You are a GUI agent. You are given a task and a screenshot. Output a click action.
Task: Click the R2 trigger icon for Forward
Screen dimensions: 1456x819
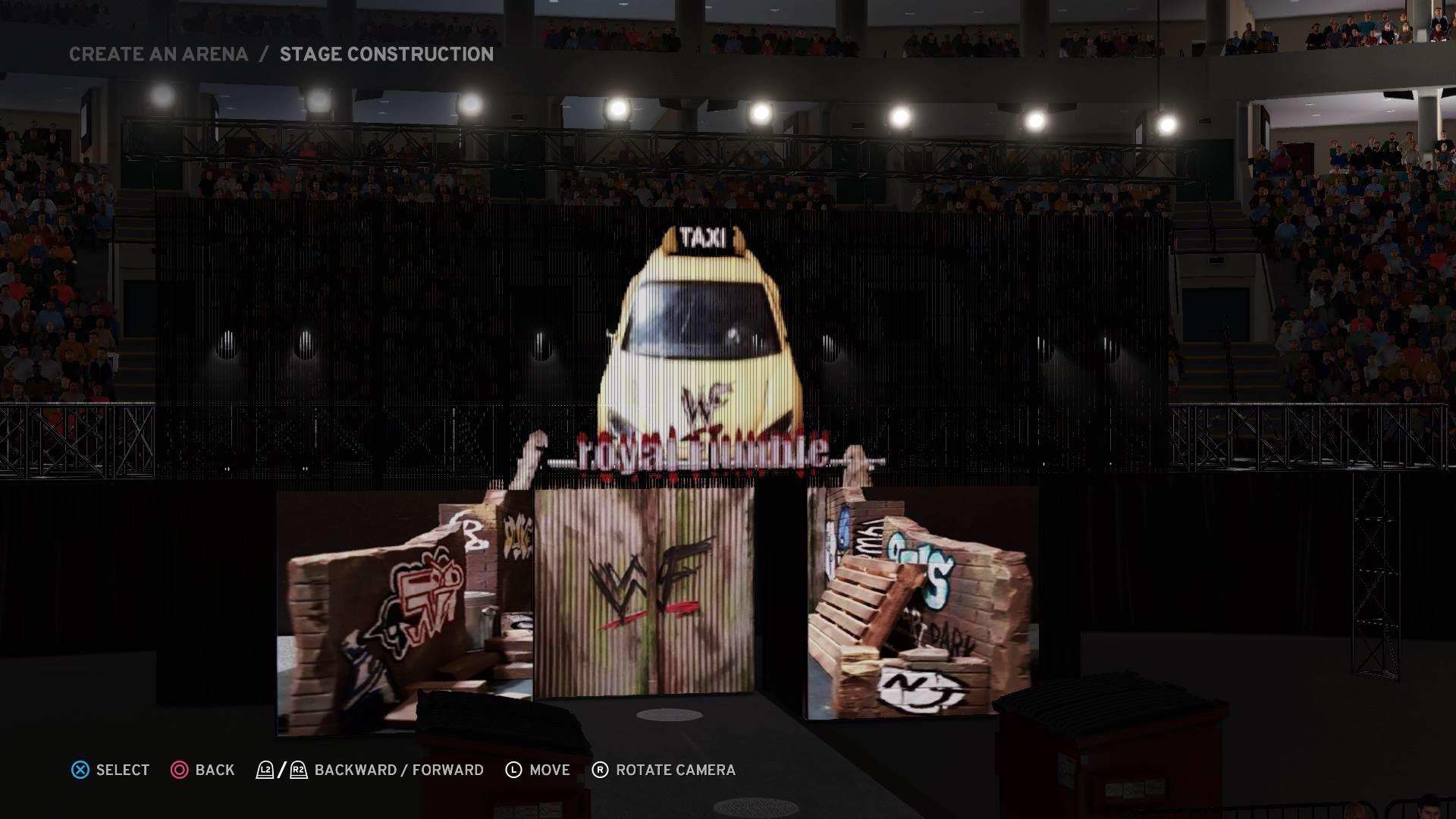(x=297, y=770)
